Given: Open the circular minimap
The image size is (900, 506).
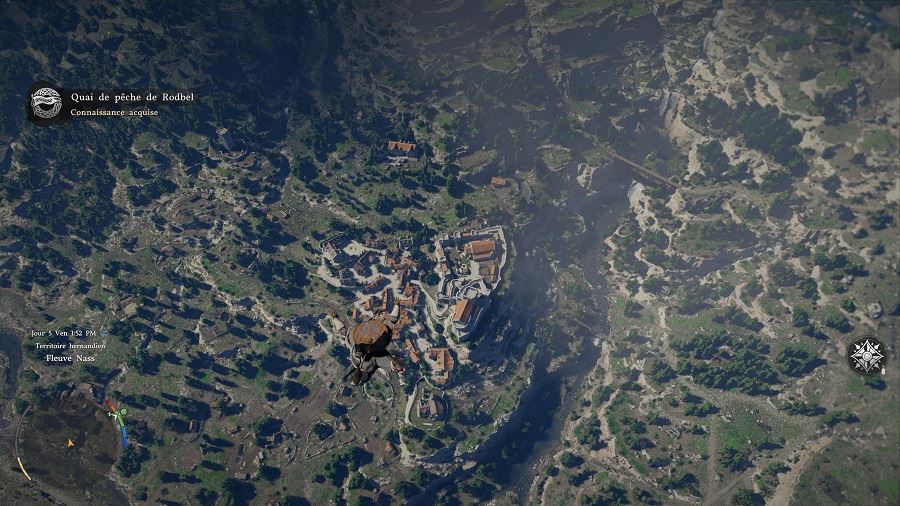Looking at the screenshot, I should point(68,441).
